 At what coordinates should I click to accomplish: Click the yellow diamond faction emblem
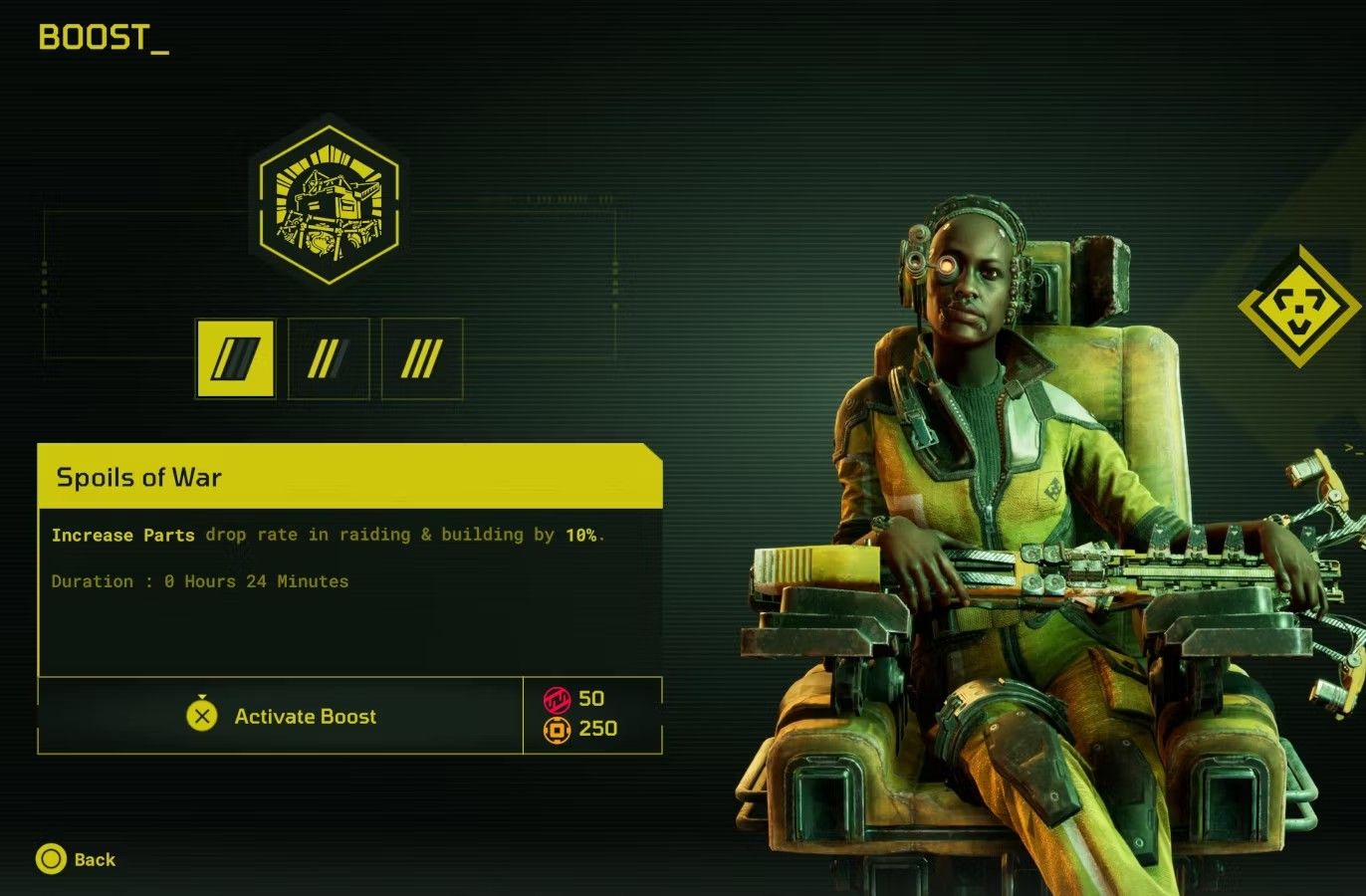(1300, 306)
